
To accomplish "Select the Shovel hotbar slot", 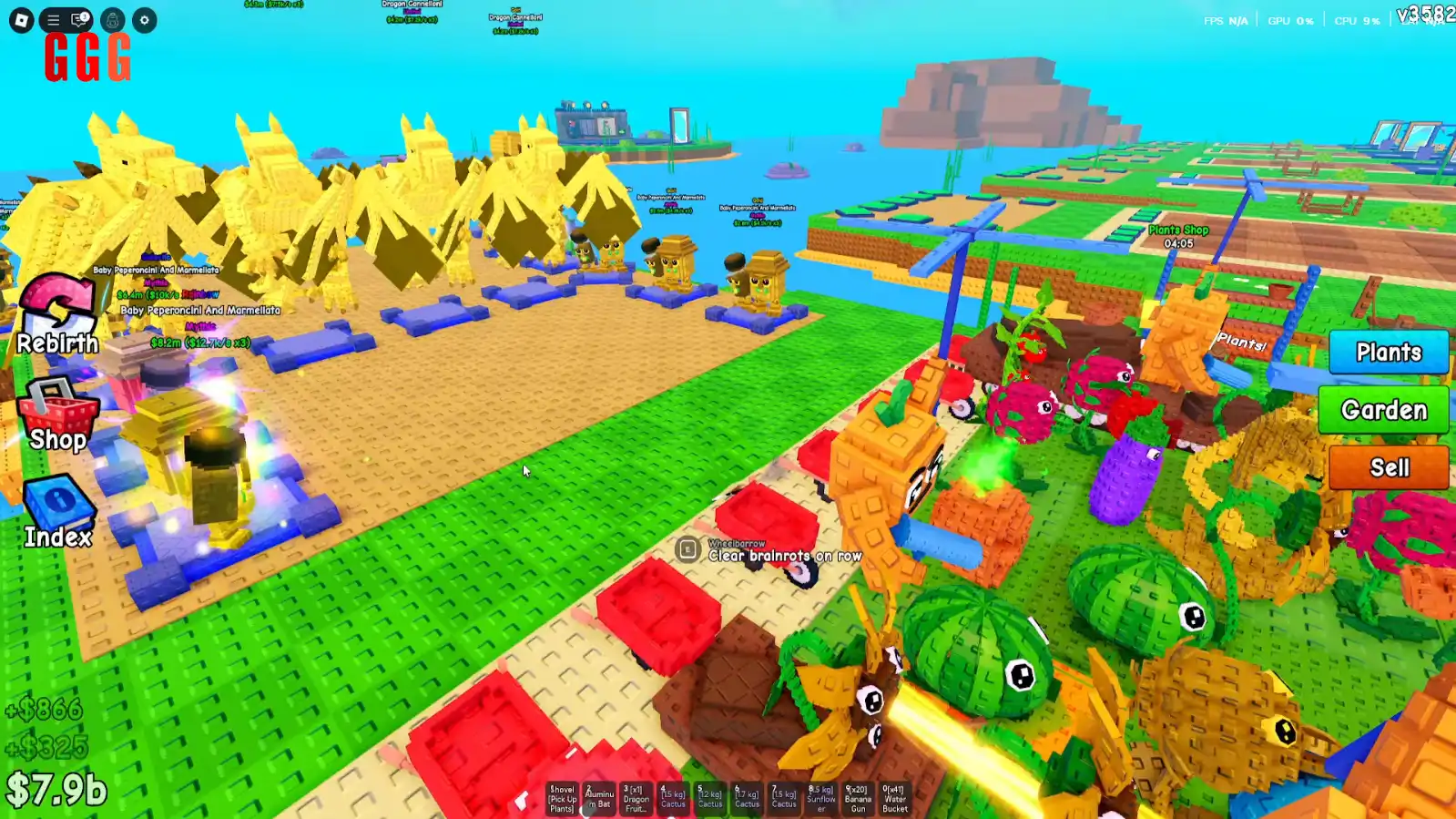I will tap(562, 799).
